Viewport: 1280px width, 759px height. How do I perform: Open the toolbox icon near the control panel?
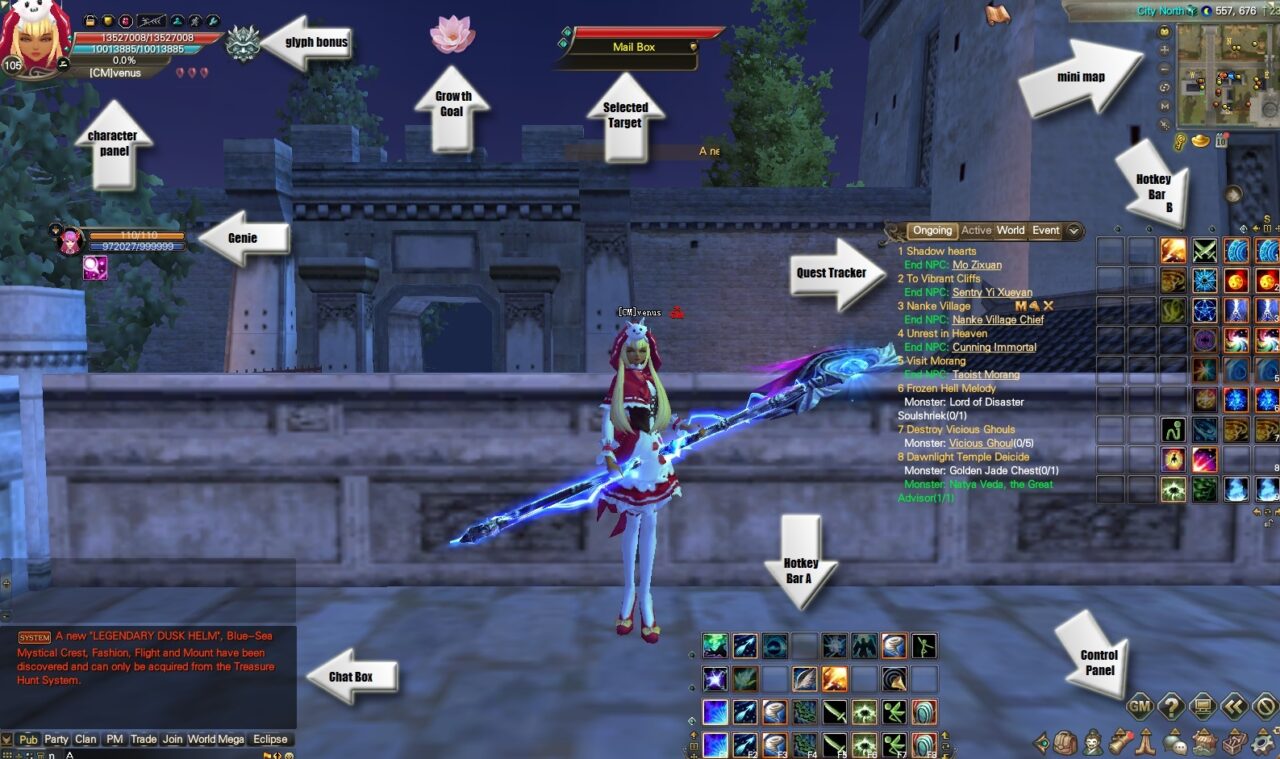1233,741
